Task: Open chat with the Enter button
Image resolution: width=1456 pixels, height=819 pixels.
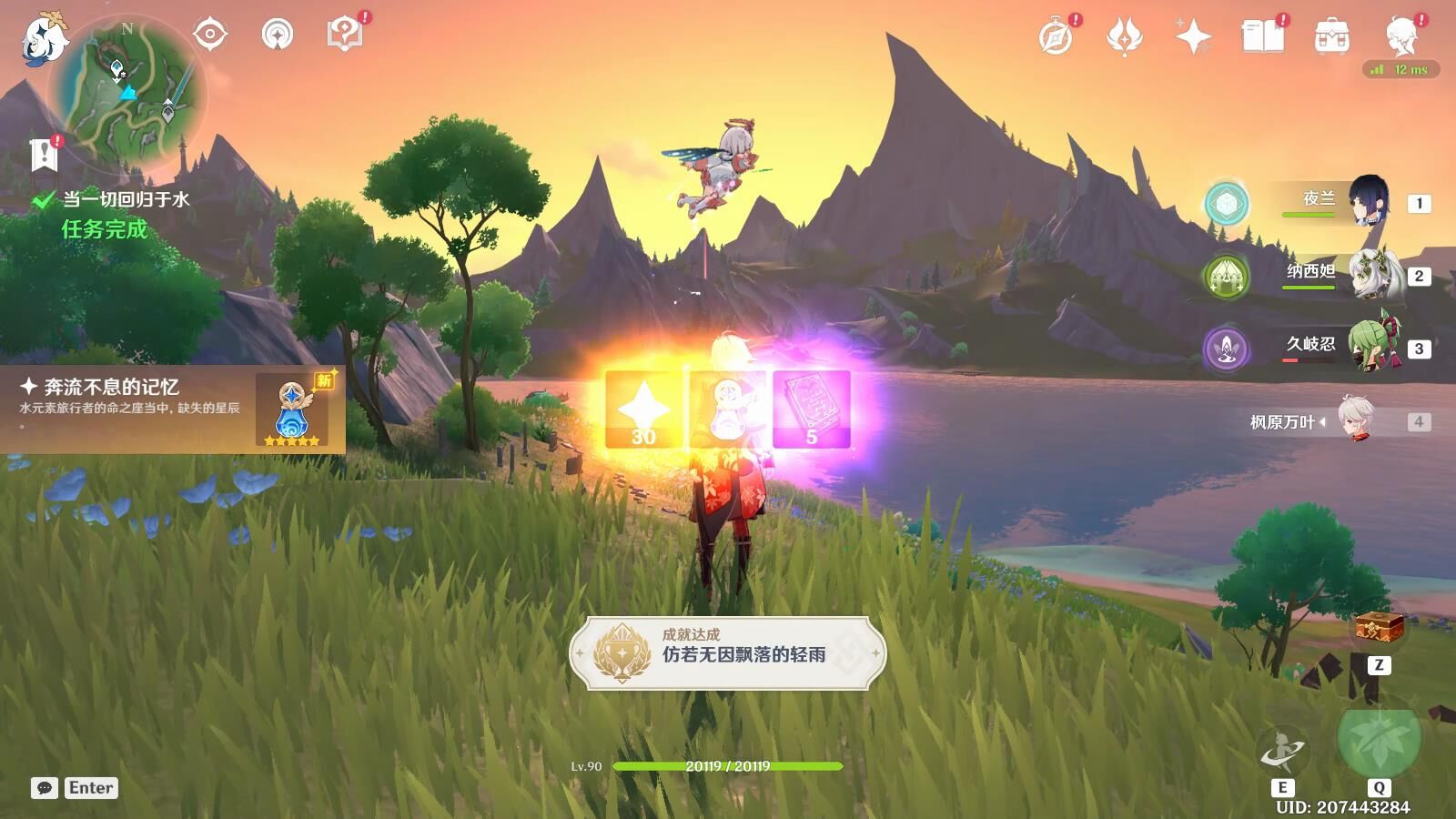Action: (x=88, y=788)
